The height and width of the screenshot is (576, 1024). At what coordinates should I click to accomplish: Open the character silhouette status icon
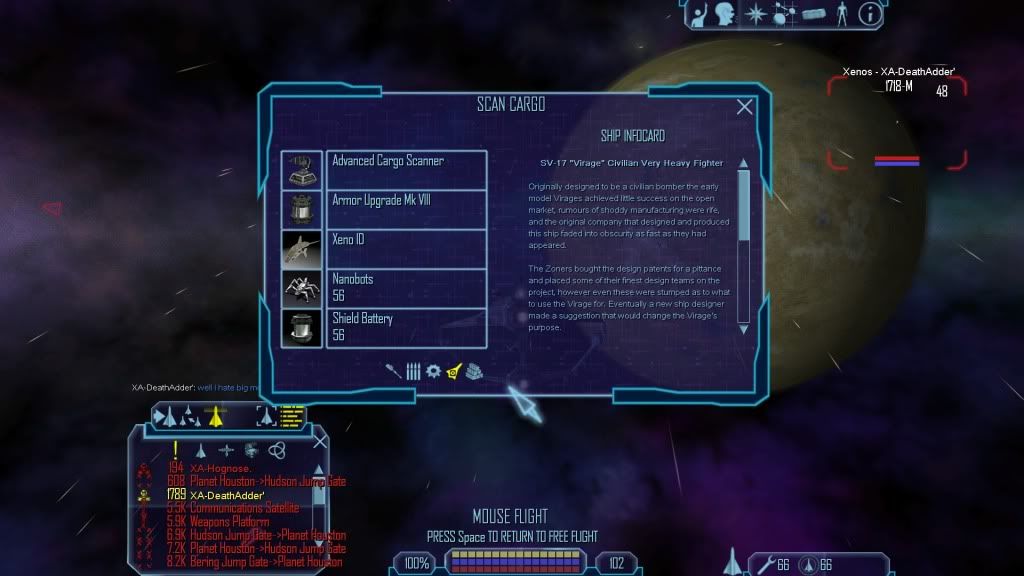click(841, 15)
